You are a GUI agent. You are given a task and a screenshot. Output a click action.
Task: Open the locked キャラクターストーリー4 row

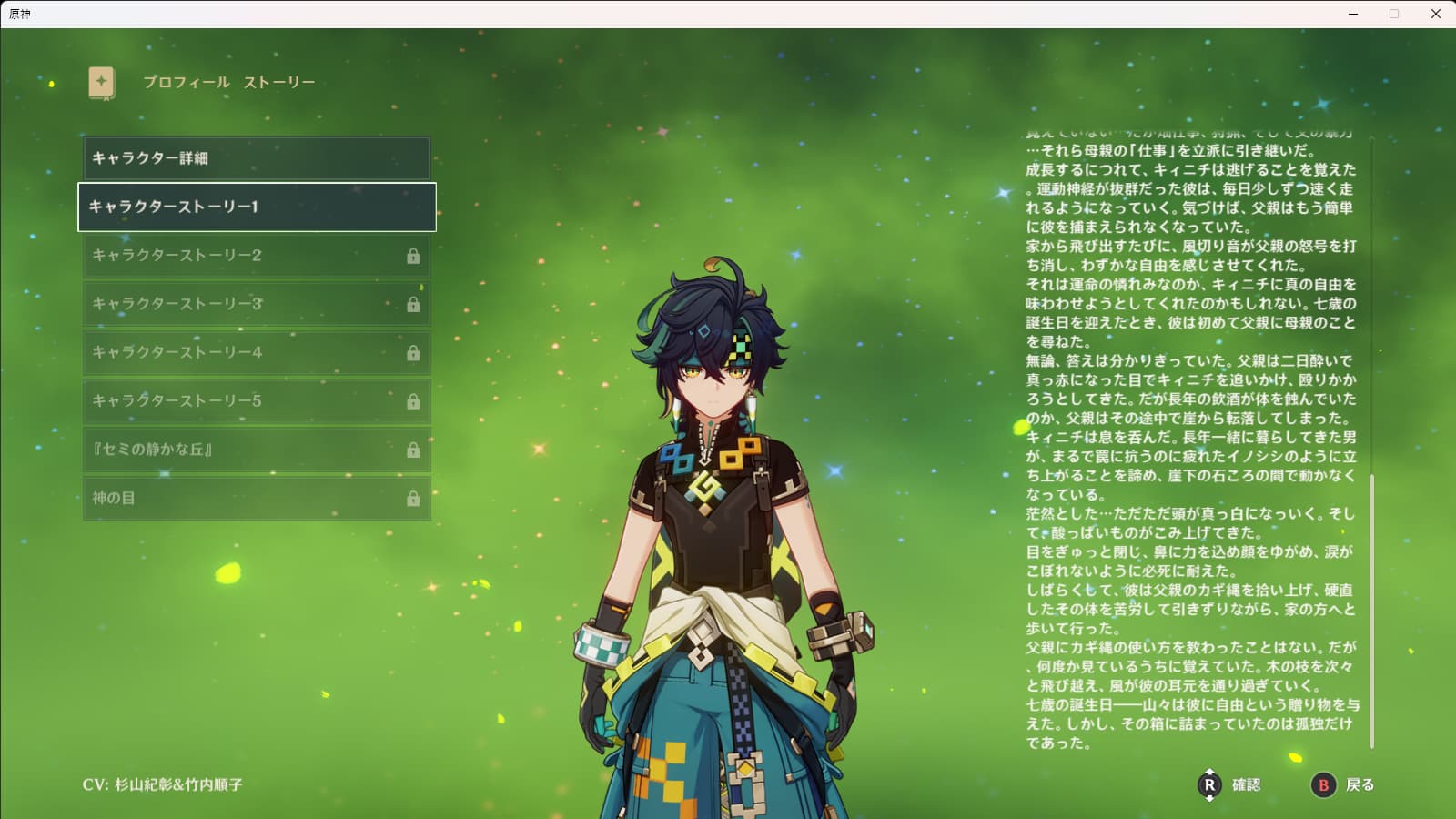click(x=256, y=352)
